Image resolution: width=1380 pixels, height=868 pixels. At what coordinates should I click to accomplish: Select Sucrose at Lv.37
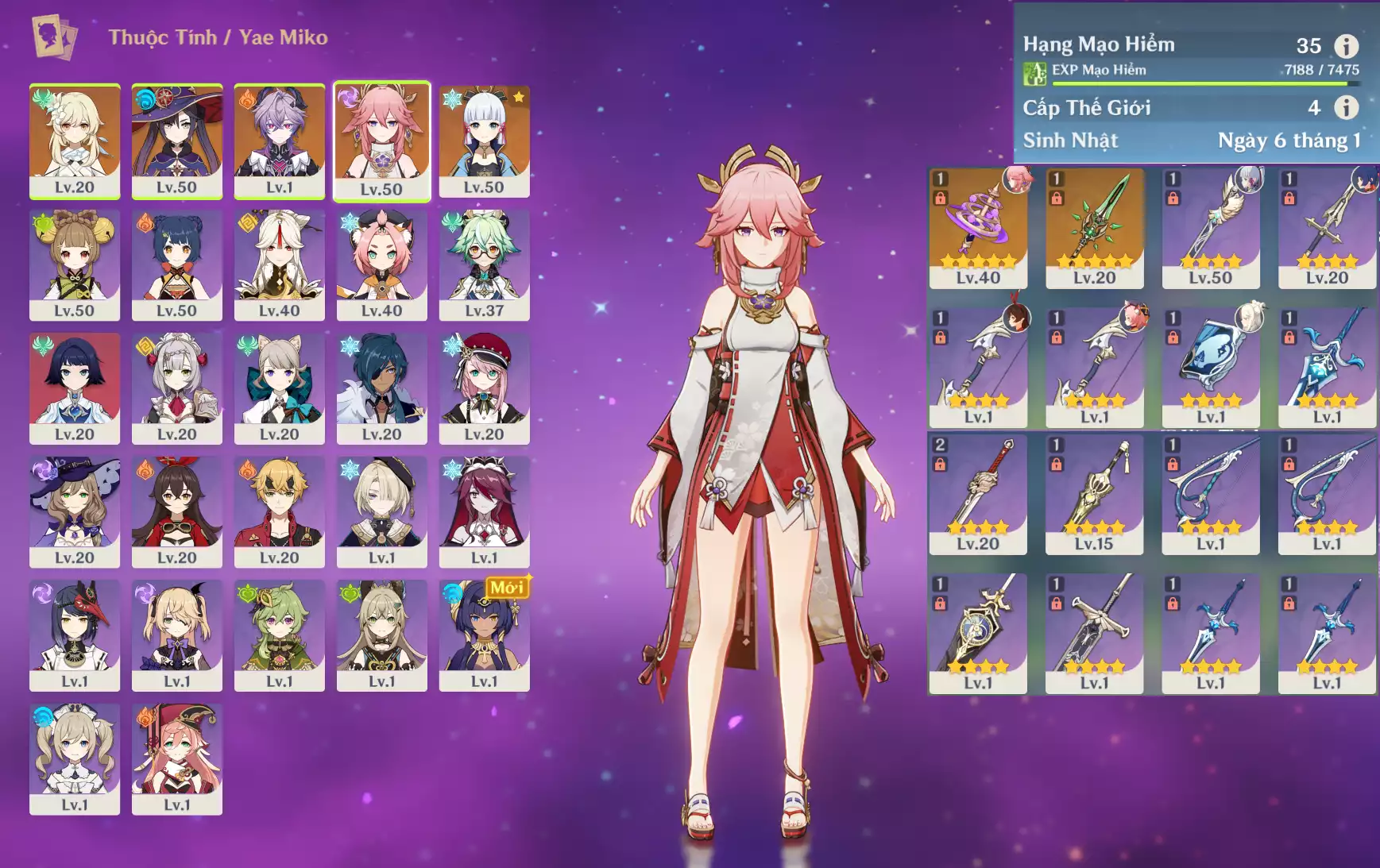(x=484, y=264)
